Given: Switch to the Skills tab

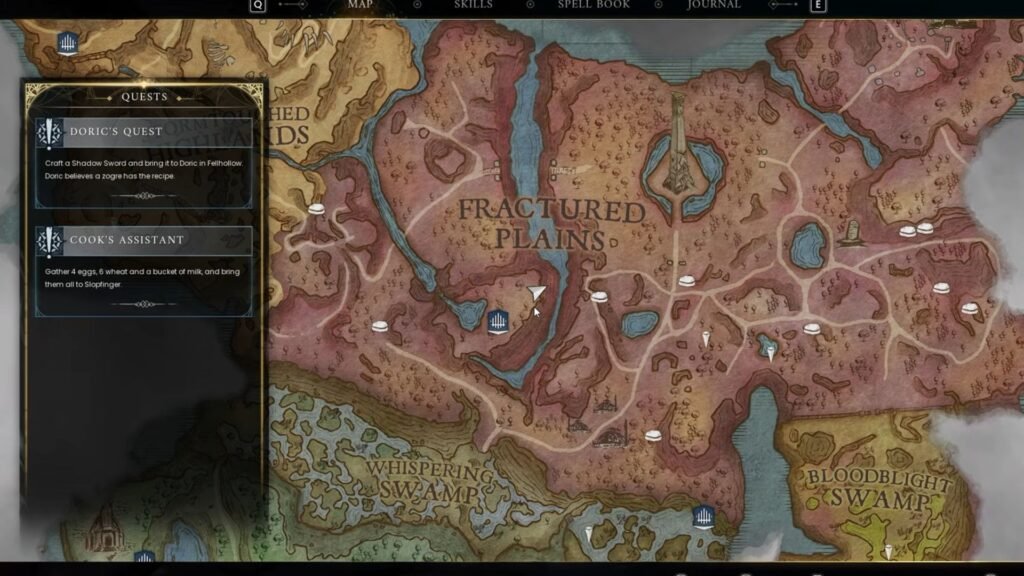Looking at the screenshot, I should (473, 5).
